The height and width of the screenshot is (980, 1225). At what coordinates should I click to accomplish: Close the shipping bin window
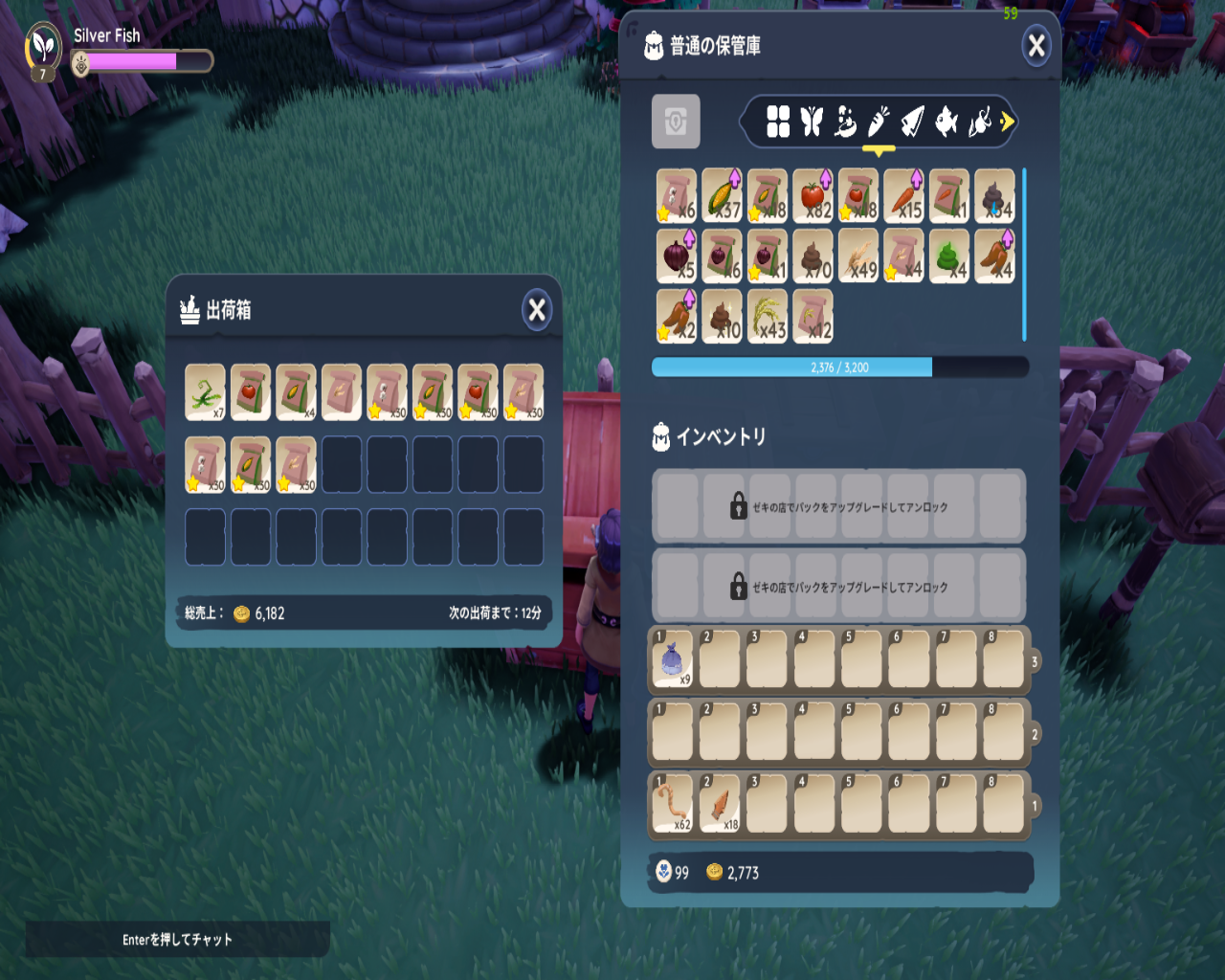point(537,310)
